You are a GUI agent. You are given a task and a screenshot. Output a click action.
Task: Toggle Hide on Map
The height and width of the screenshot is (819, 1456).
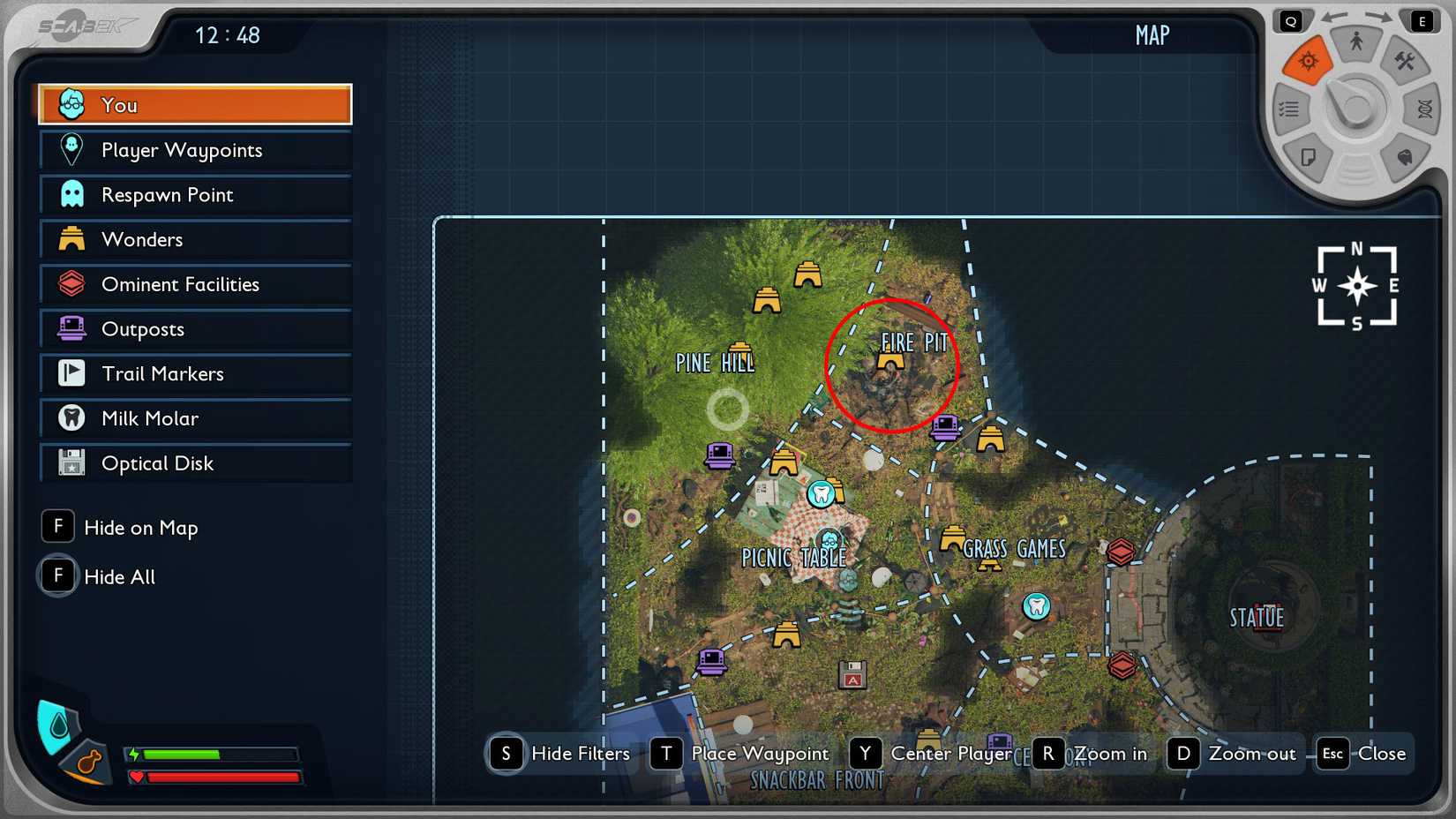pos(57,526)
